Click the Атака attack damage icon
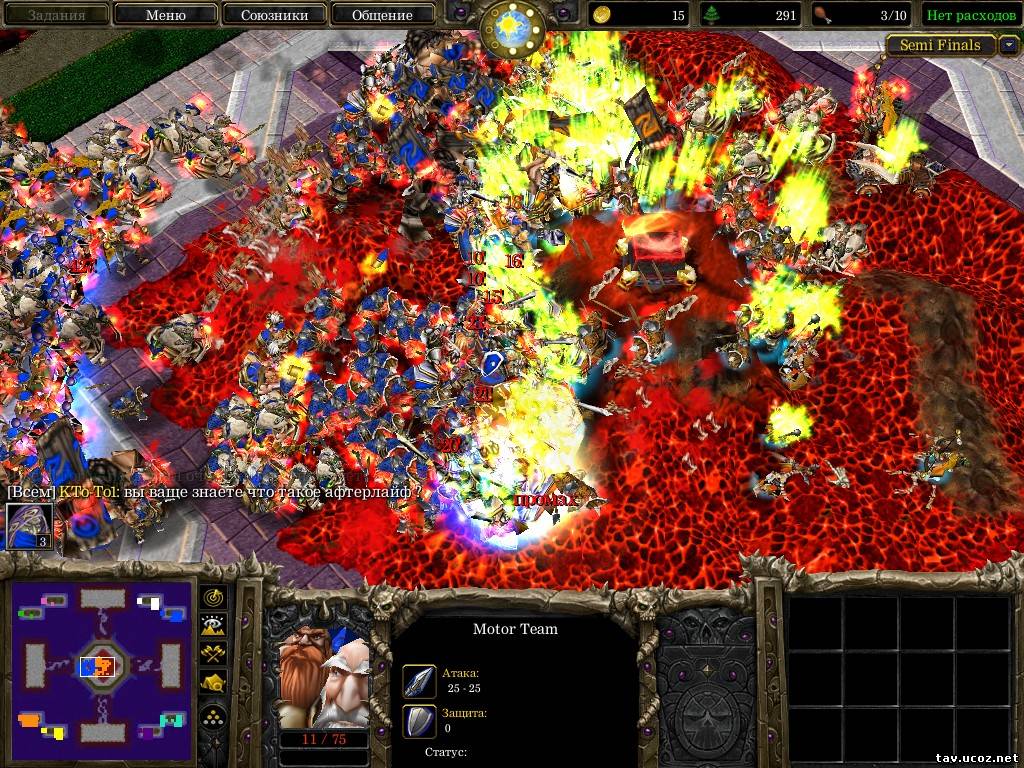This screenshot has width=1024, height=768. click(x=418, y=681)
